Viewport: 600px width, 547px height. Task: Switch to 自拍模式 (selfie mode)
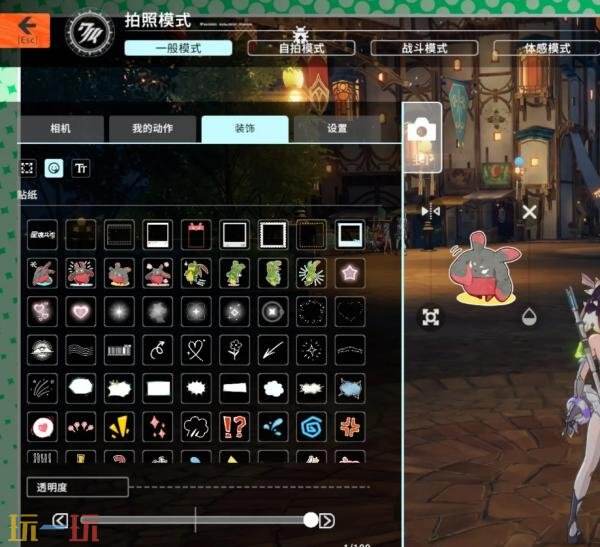301,48
